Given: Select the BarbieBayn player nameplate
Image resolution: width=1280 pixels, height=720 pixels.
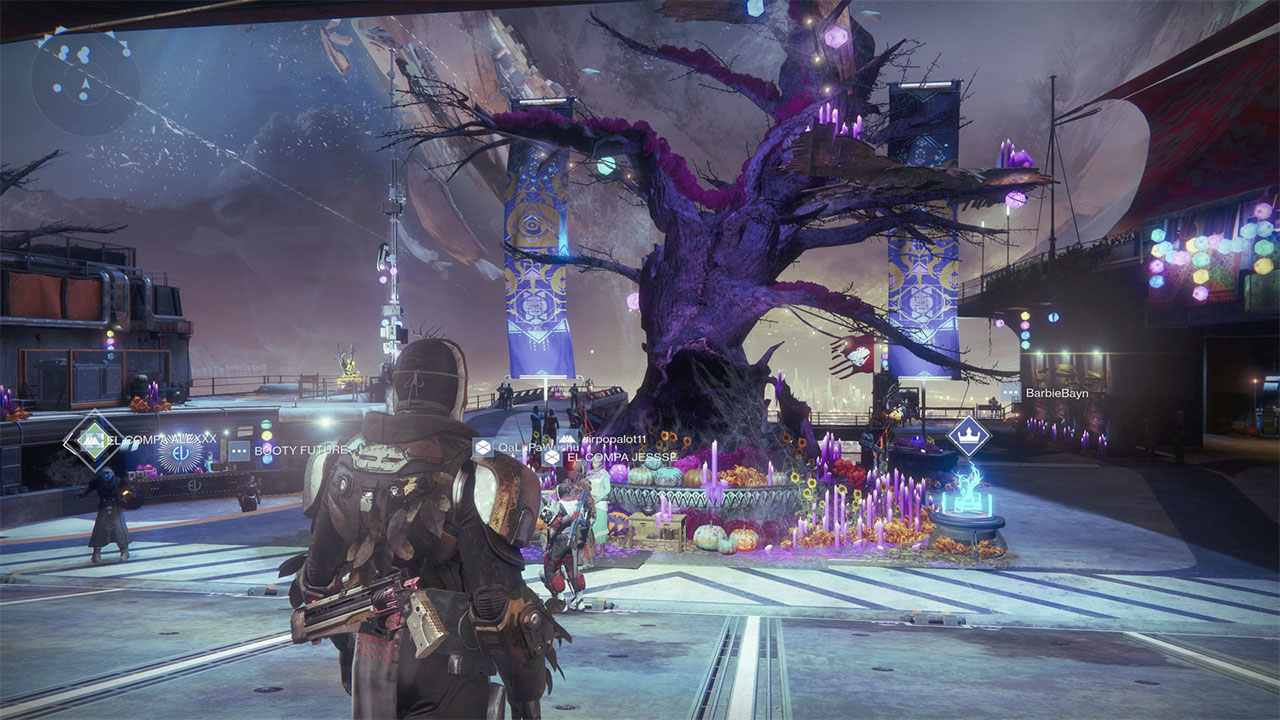Looking at the screenshot, I should tap(1056, 394).
